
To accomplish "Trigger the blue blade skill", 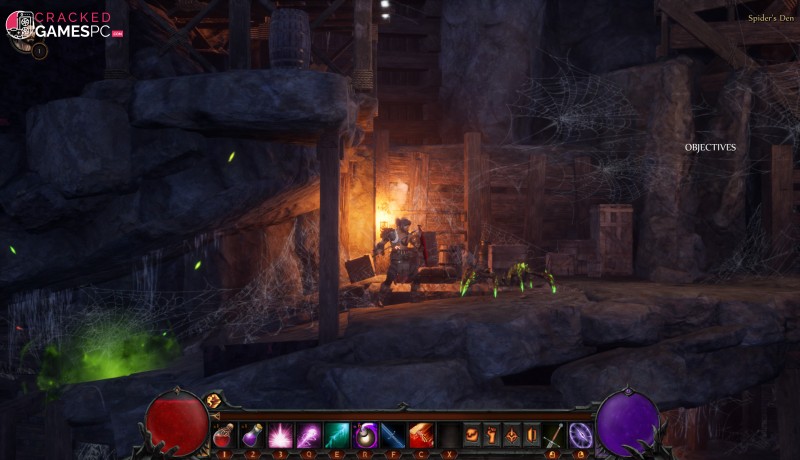I will [x=394, y=435].
